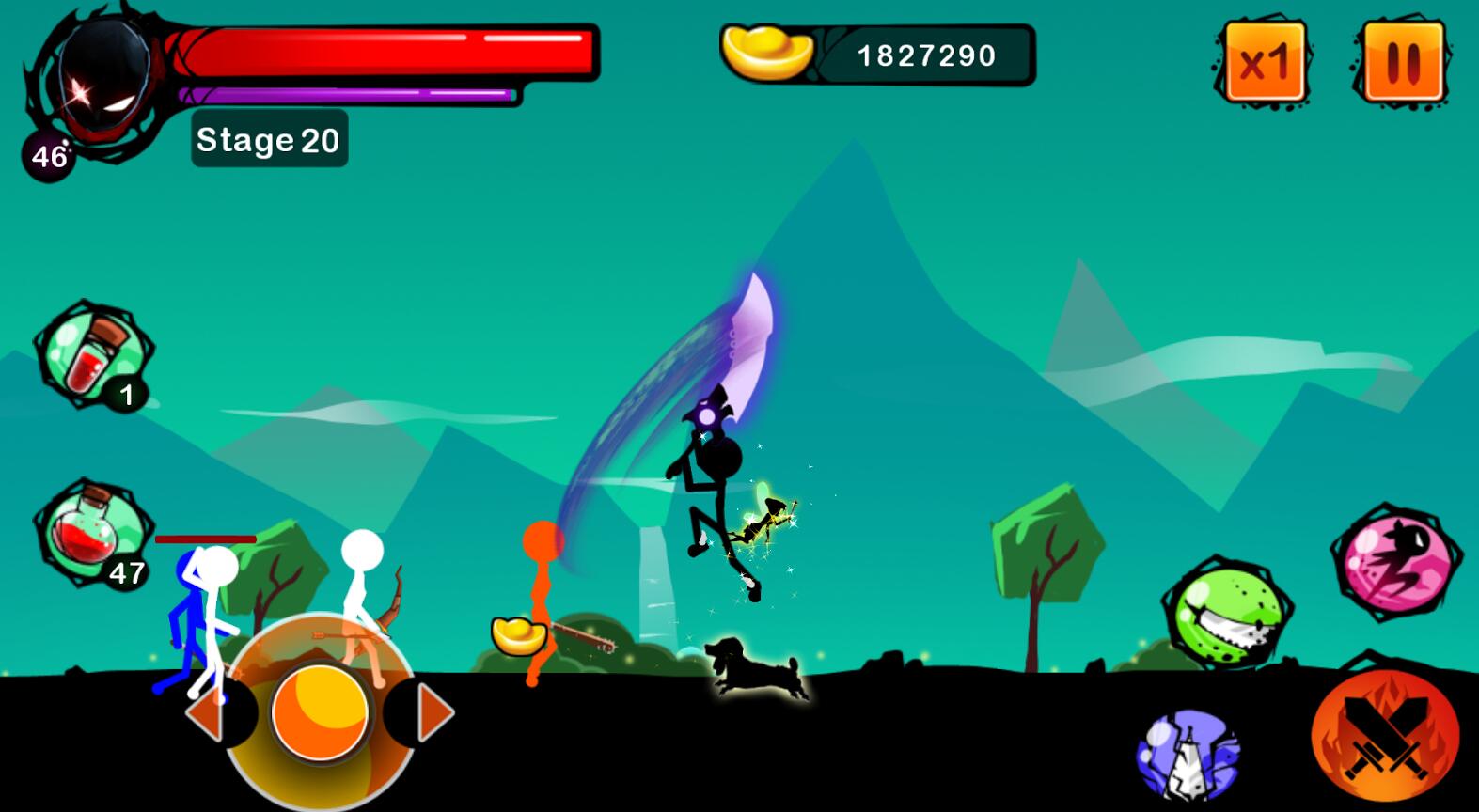Use the small red potion with count 1

(x=90, y=353)
